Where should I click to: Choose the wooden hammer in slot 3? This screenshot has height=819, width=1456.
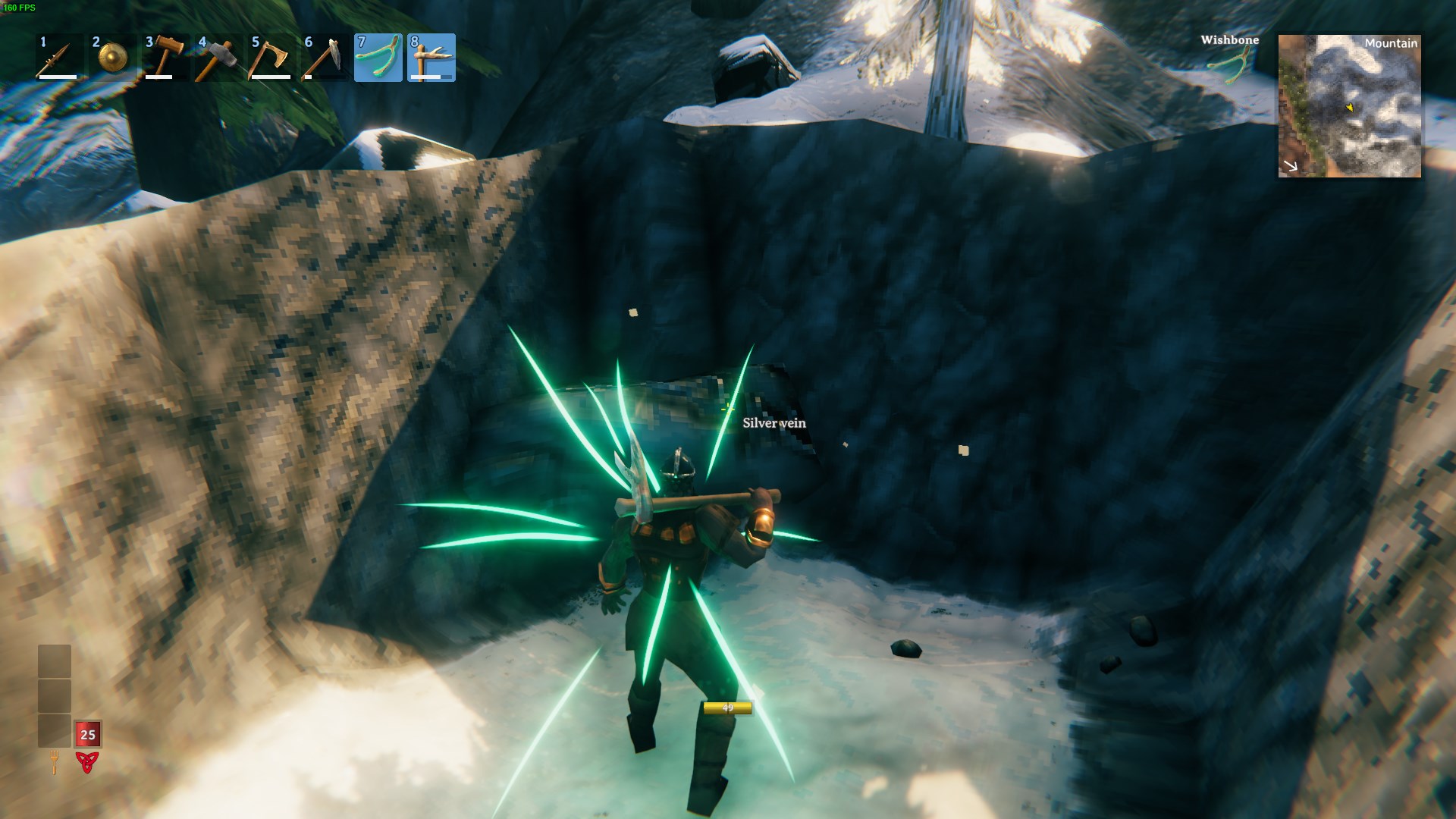point(165,58)
